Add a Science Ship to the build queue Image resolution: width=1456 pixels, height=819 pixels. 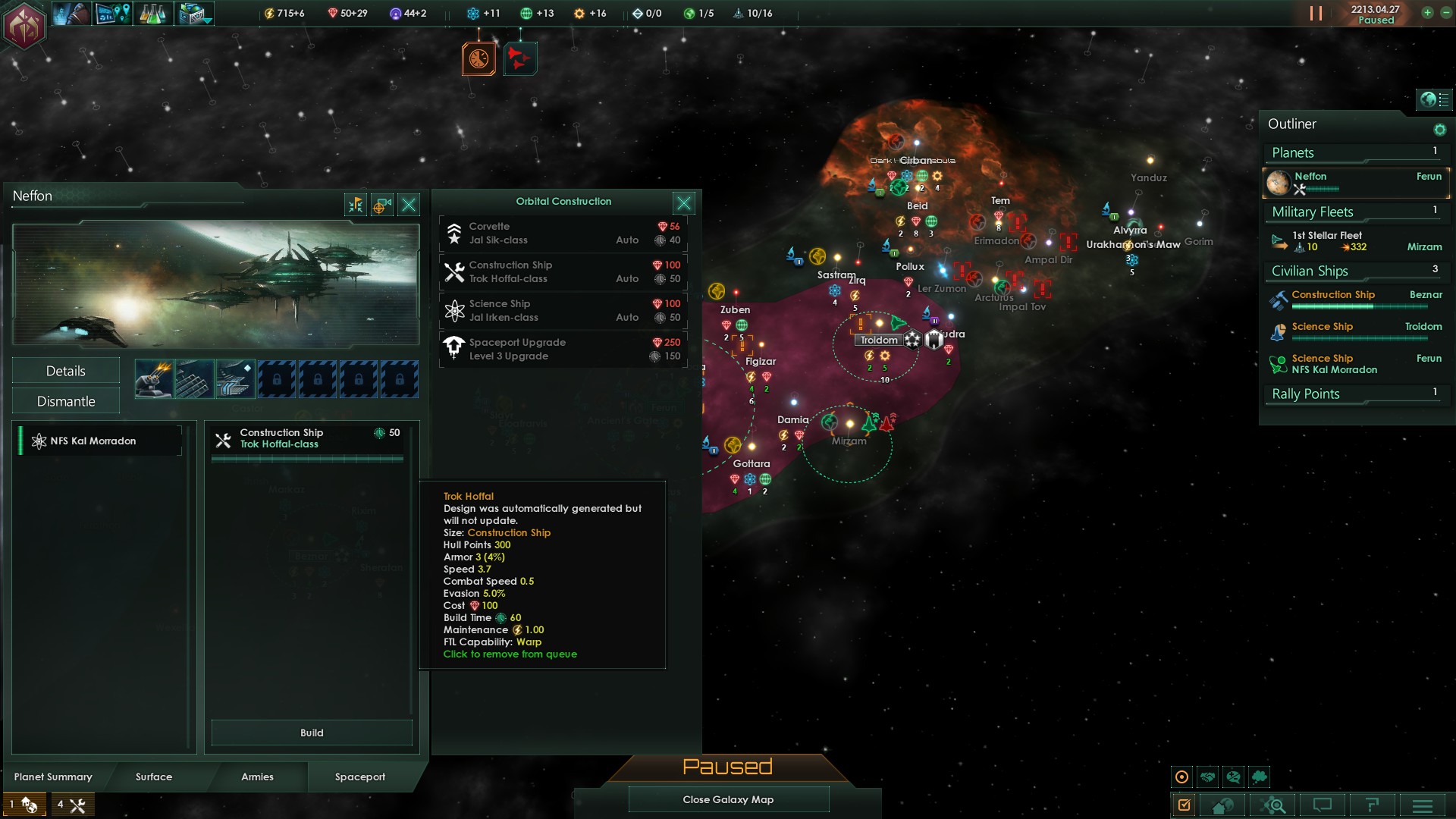[563, 311]
